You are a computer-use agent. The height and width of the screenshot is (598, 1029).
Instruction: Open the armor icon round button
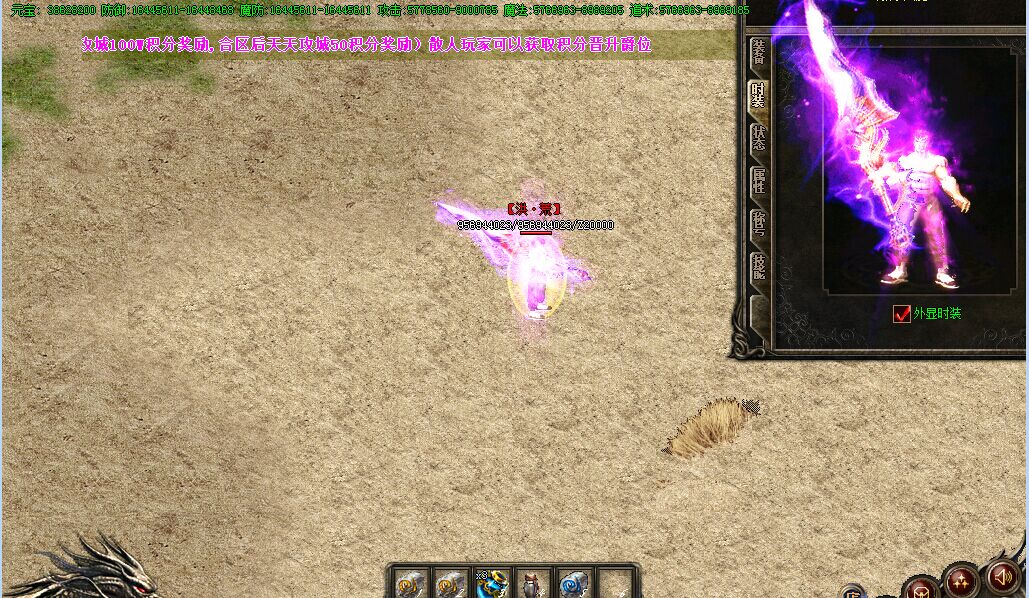tap(921, 589)
